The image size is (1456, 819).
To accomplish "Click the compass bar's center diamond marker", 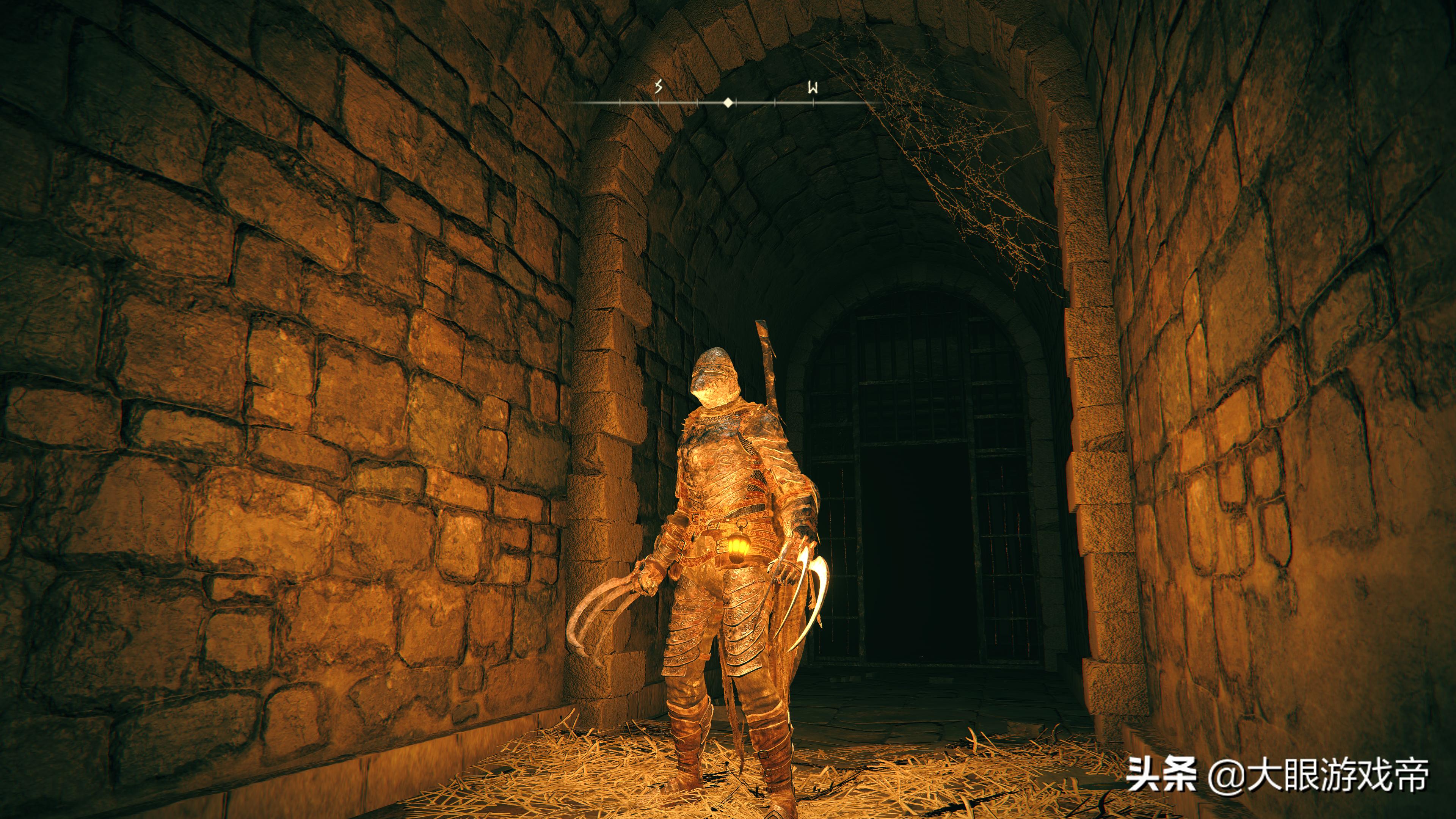I will click(x=728, y=103).
